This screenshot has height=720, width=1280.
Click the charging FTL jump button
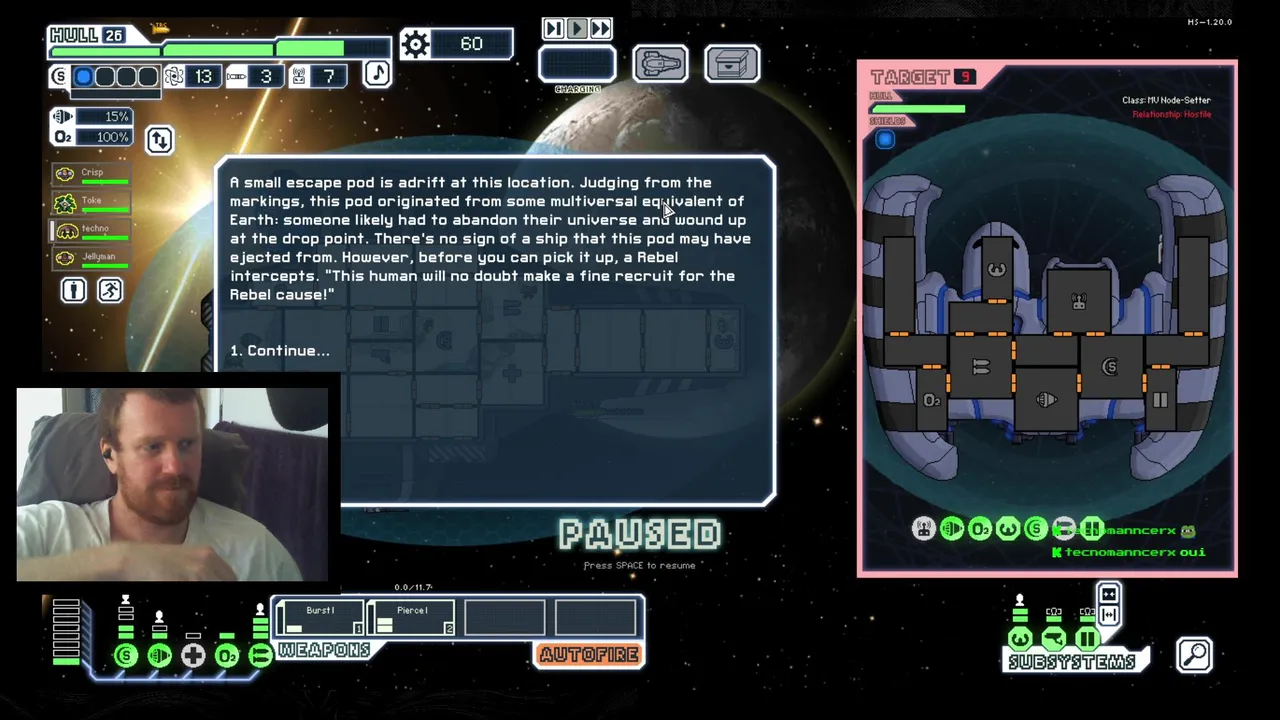[577, 65]
